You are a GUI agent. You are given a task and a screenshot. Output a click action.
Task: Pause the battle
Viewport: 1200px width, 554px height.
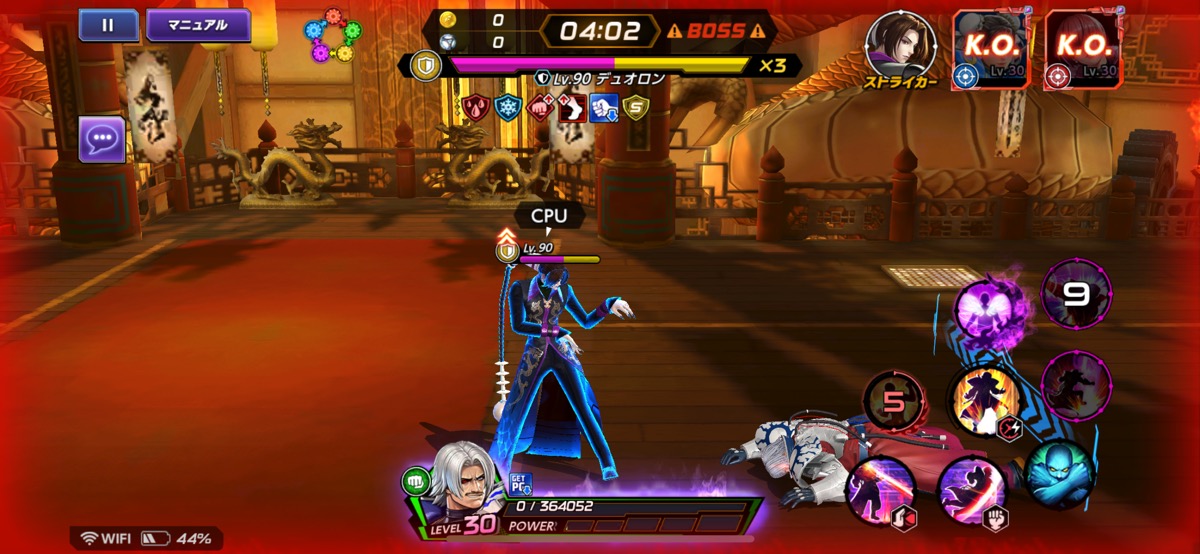click(x=108, y=25)
